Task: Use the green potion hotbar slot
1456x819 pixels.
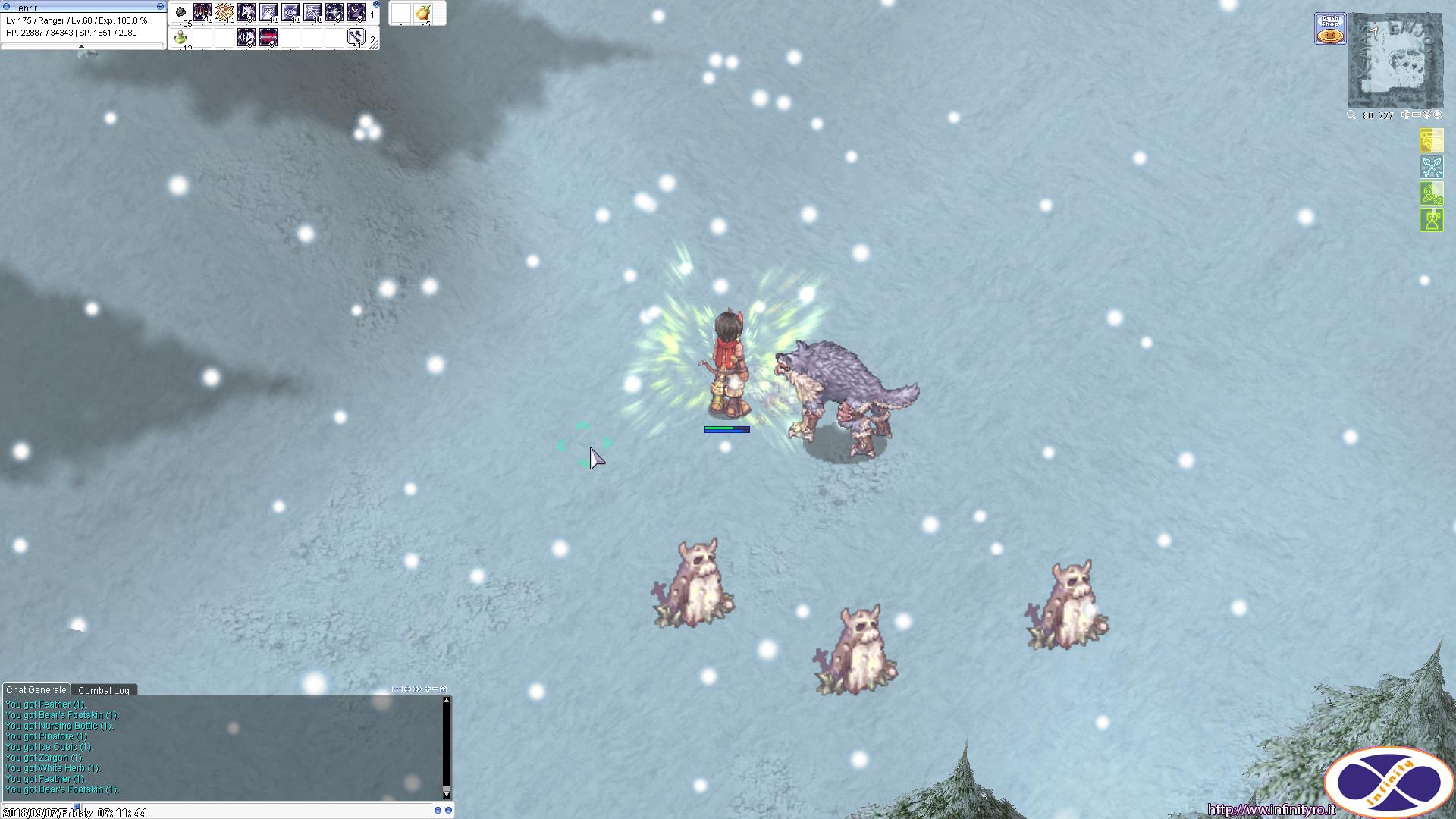Action: [180, 37]
